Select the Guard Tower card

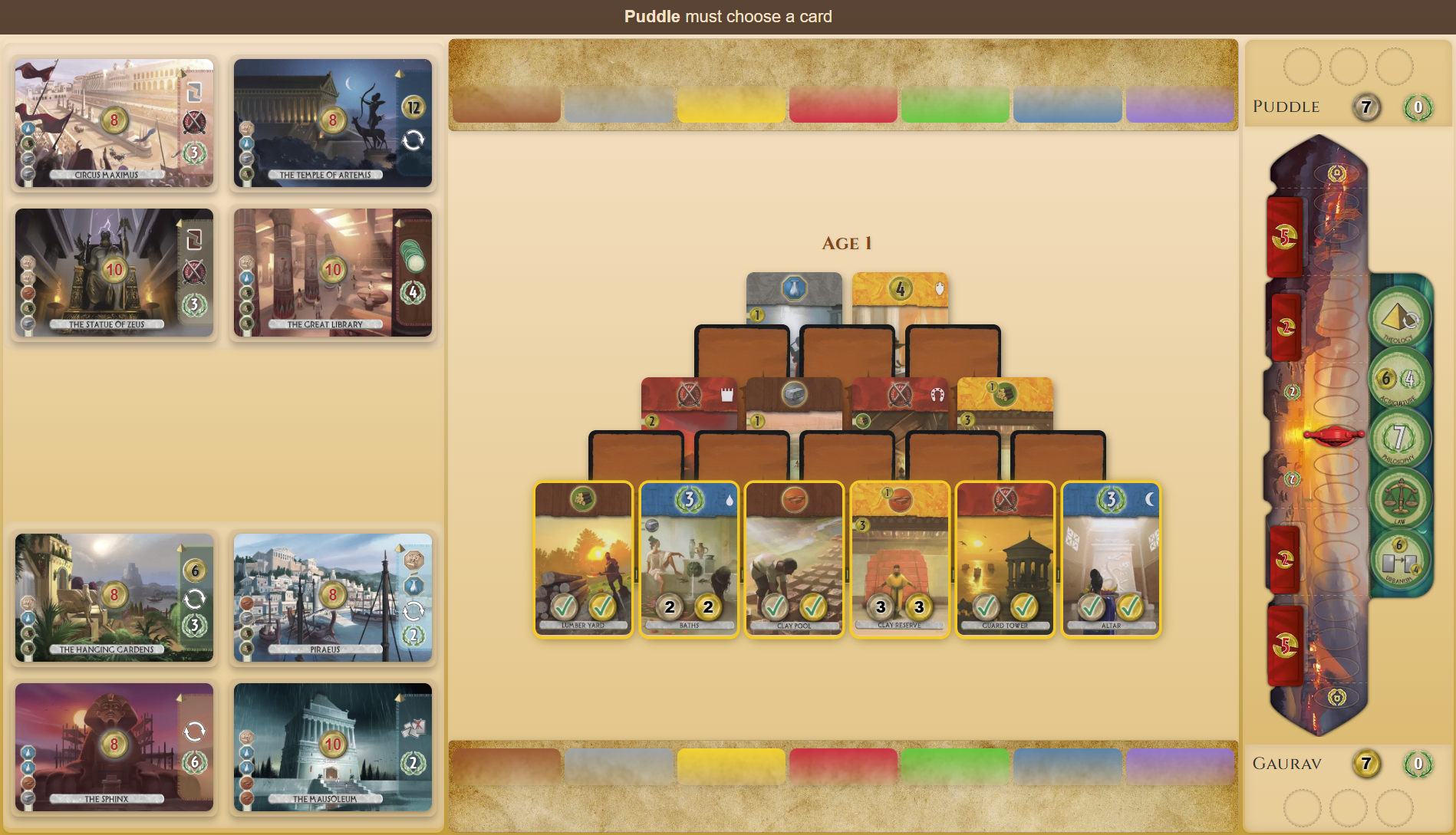(1006, 560)
